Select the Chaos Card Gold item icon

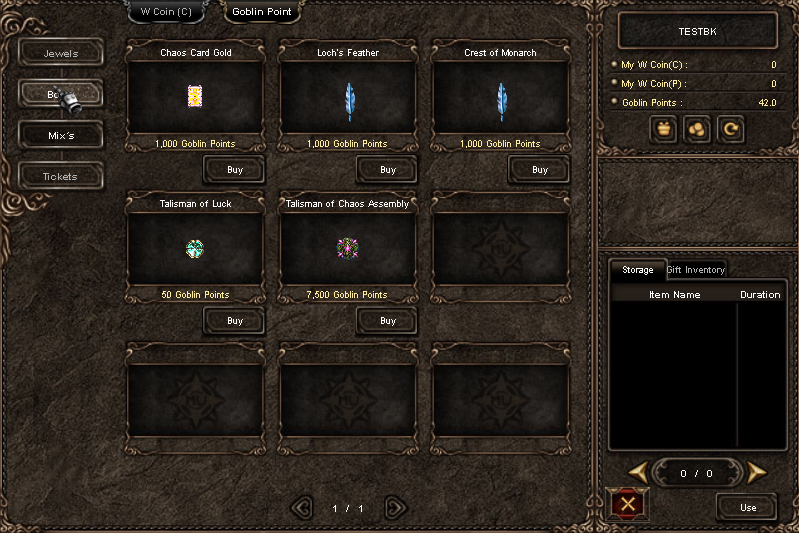pyautogui.click(x=195, y=96)
